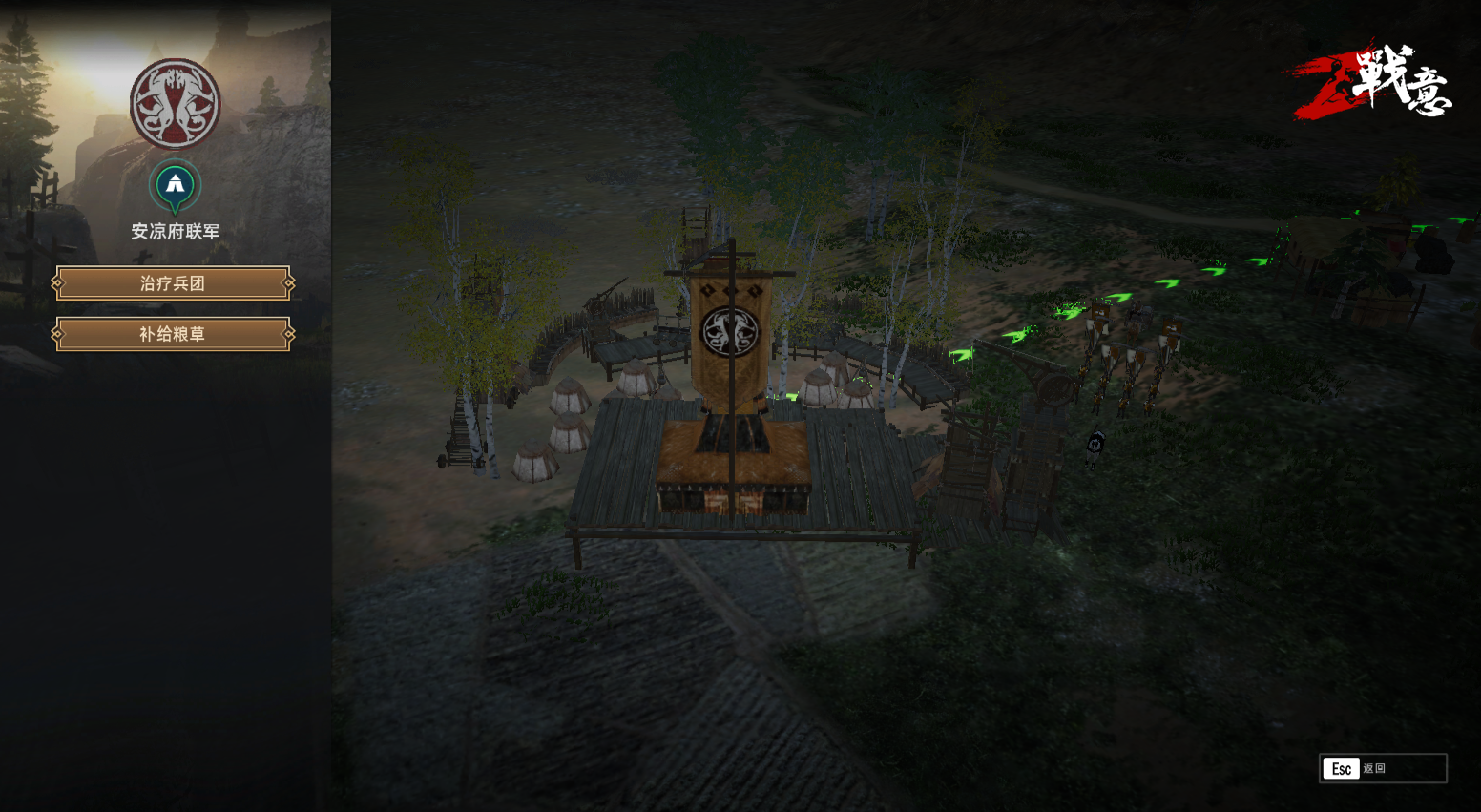Click the red dragon faction emblem

(176, 104)
